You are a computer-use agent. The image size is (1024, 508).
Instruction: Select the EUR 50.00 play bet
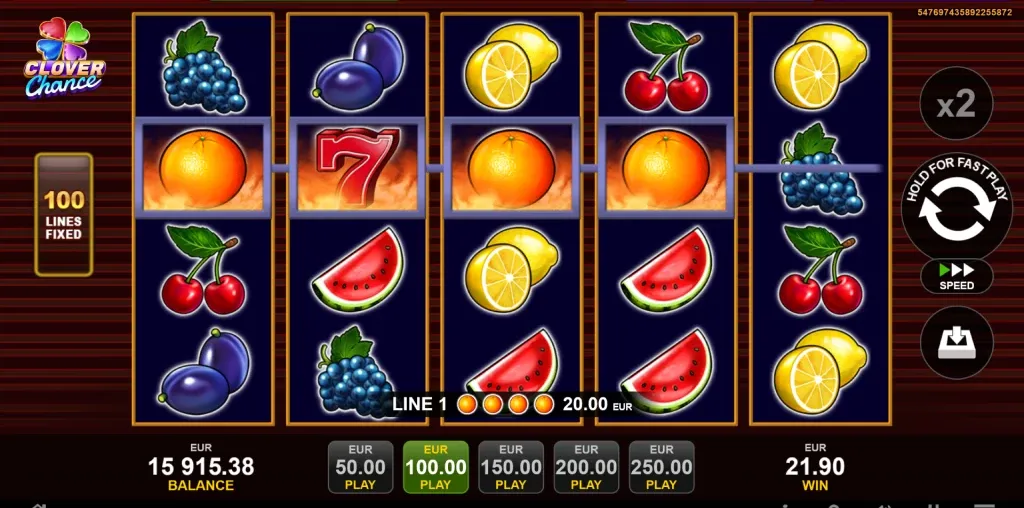point(360,467)
